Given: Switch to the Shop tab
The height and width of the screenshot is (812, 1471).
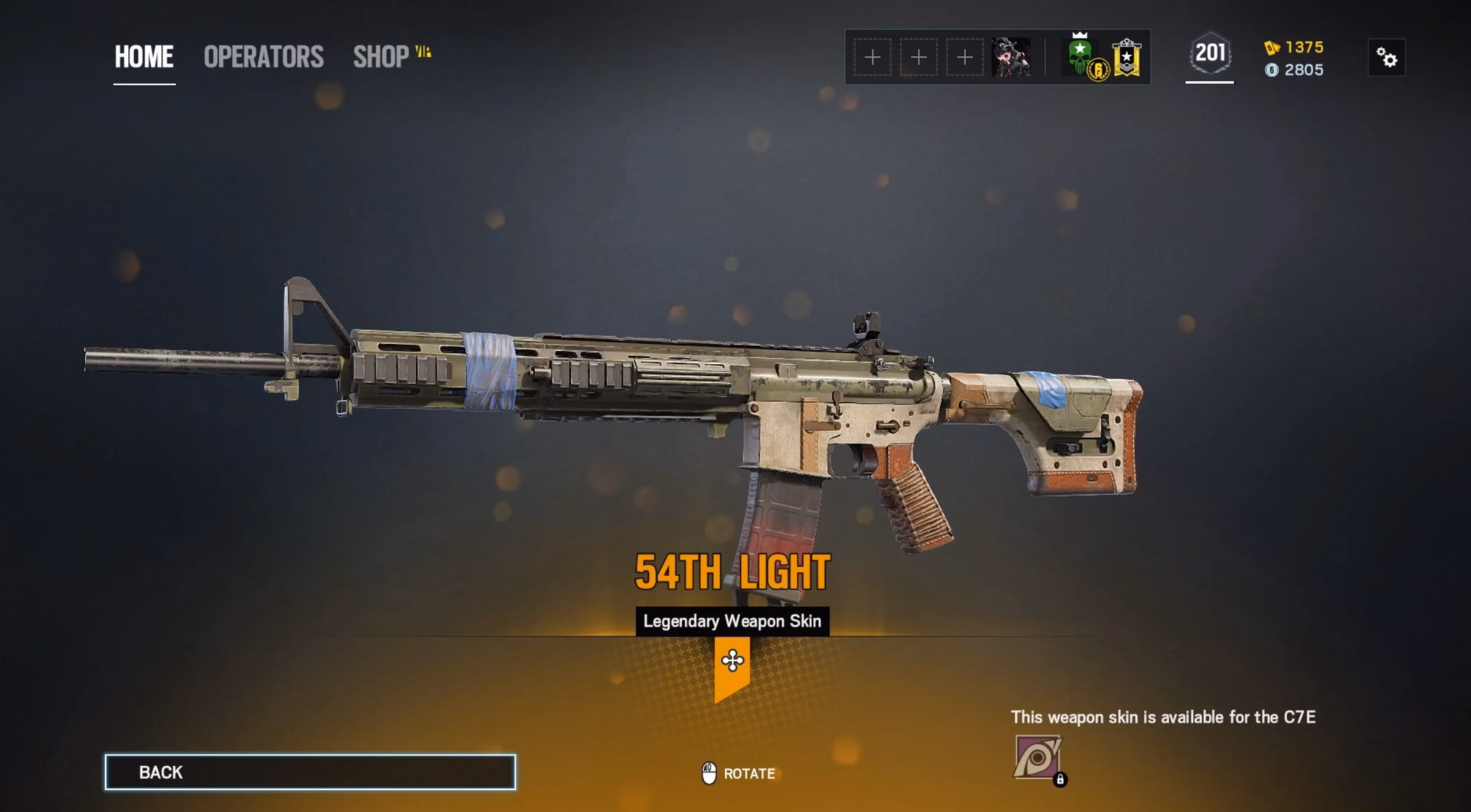Looking at the screenshot, I should [380, 57].
